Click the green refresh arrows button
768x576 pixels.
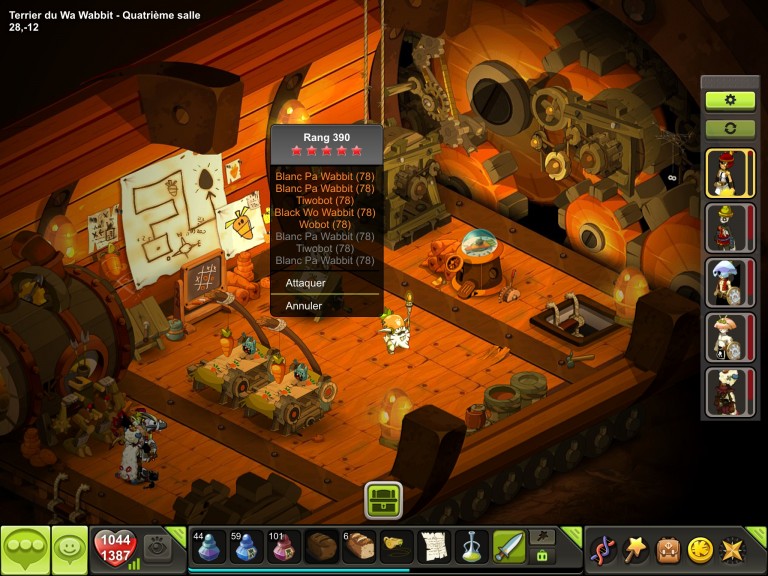click(730, 129)
